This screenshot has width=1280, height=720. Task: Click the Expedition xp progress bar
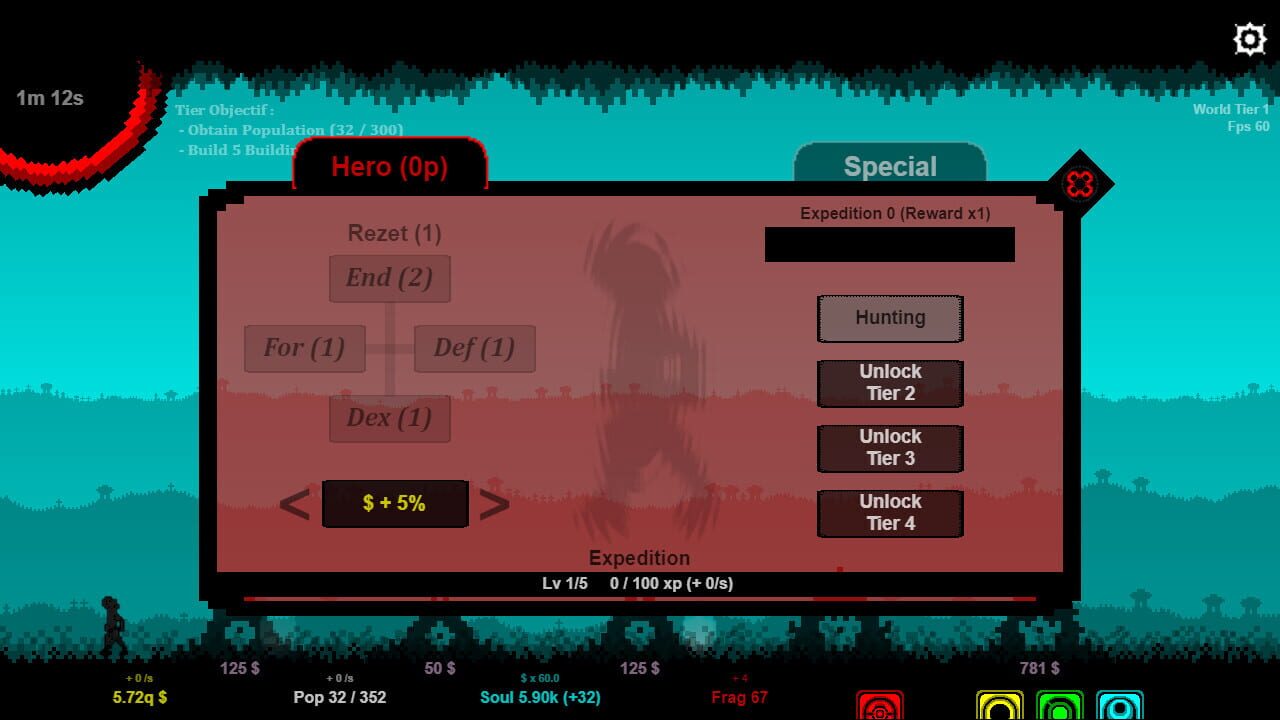640,583
